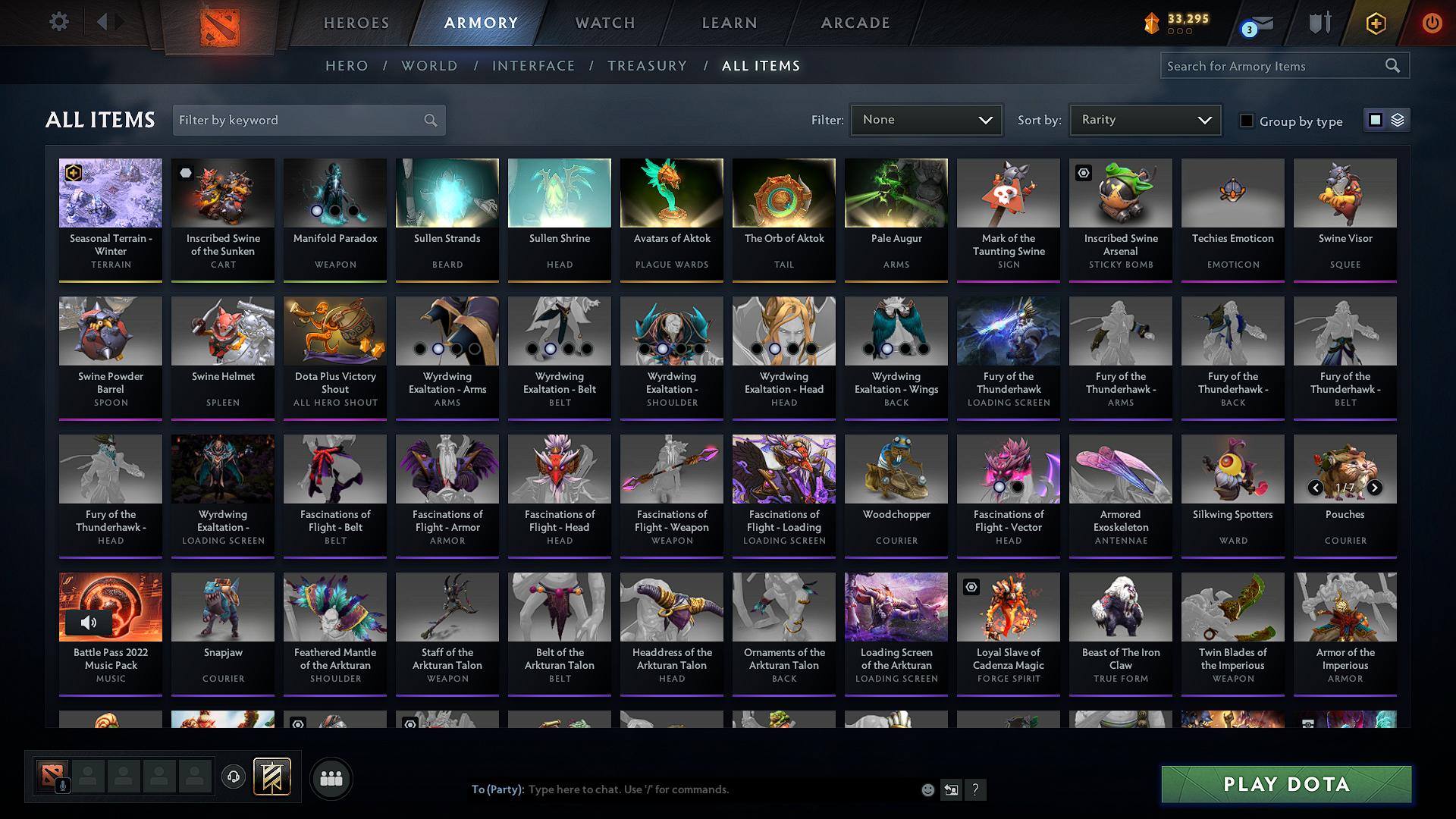Open the party voice headset icon
1456x819 pixels.
pos(233,777)
